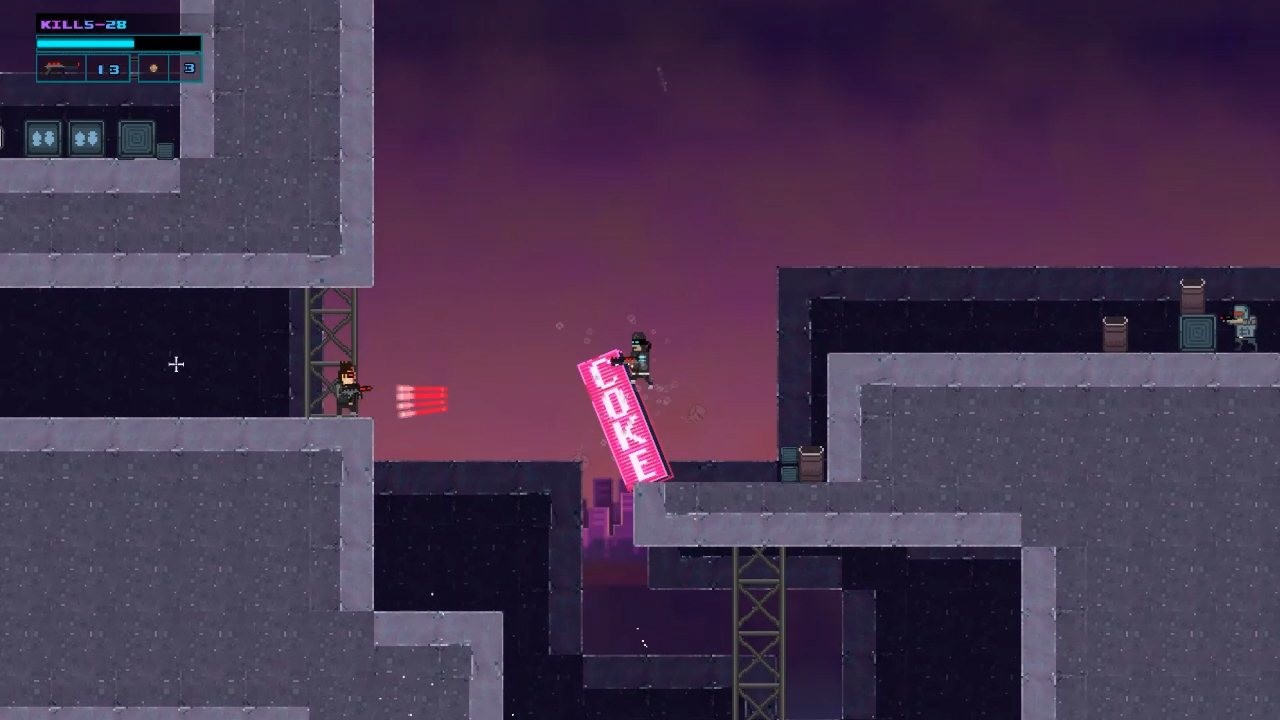Click the KILLS-28 counter text
The image size is (1280, 720).
tap(83, 23)
